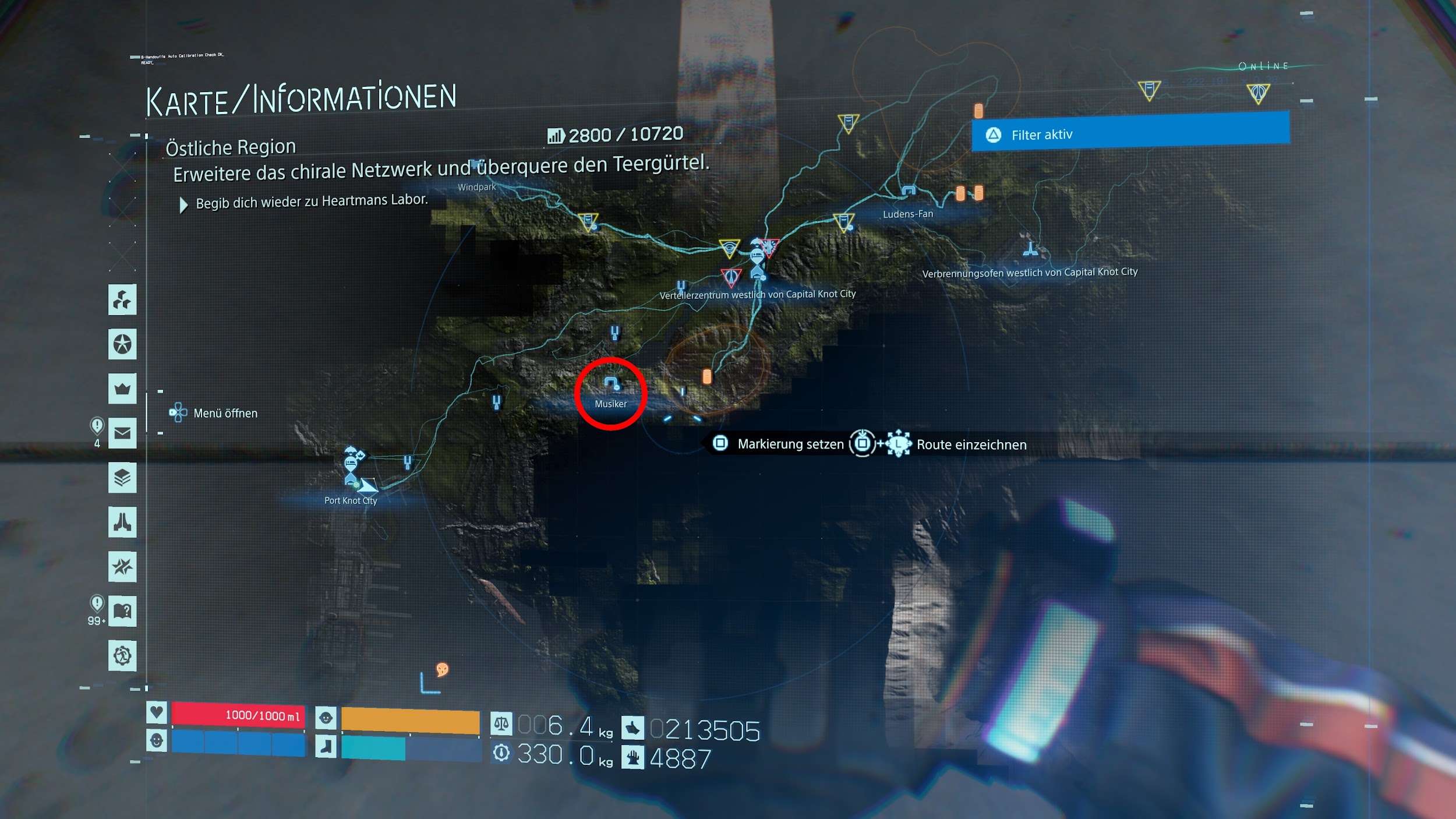Open the book with question mark icon

(x=122, y=611)
